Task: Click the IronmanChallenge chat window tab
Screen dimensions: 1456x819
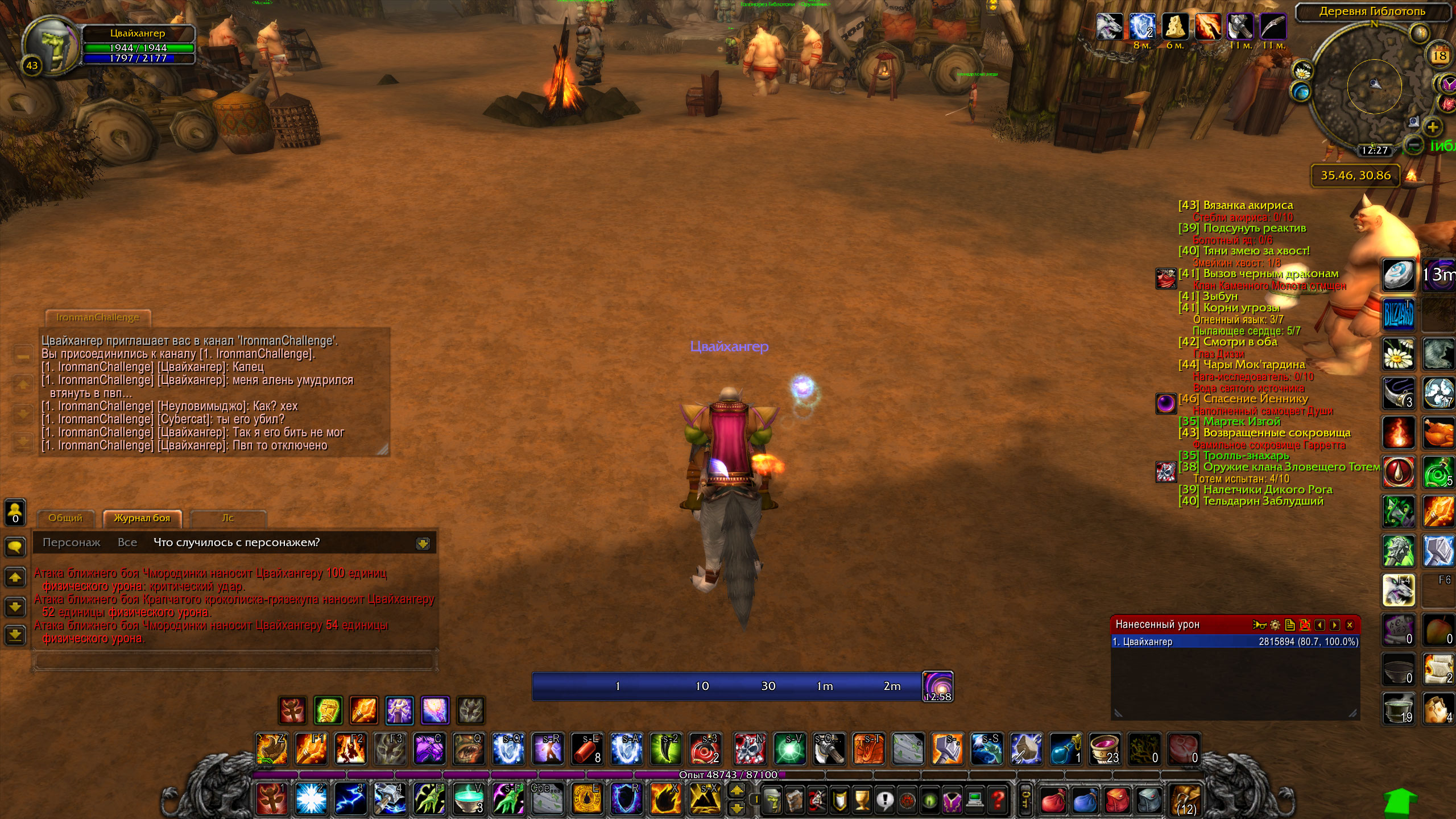Action: tap(98, 317)
